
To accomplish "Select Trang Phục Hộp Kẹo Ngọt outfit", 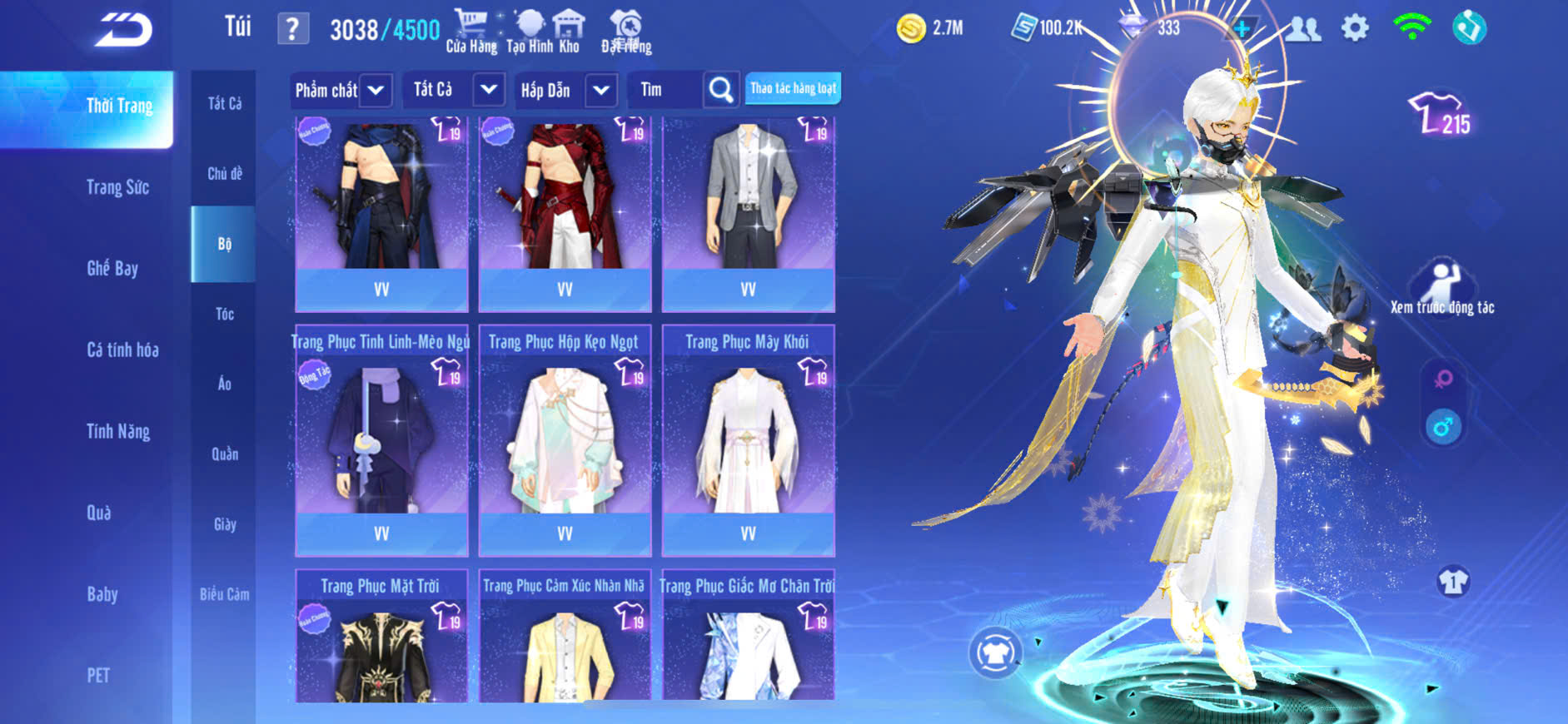I will pos(565,441).
